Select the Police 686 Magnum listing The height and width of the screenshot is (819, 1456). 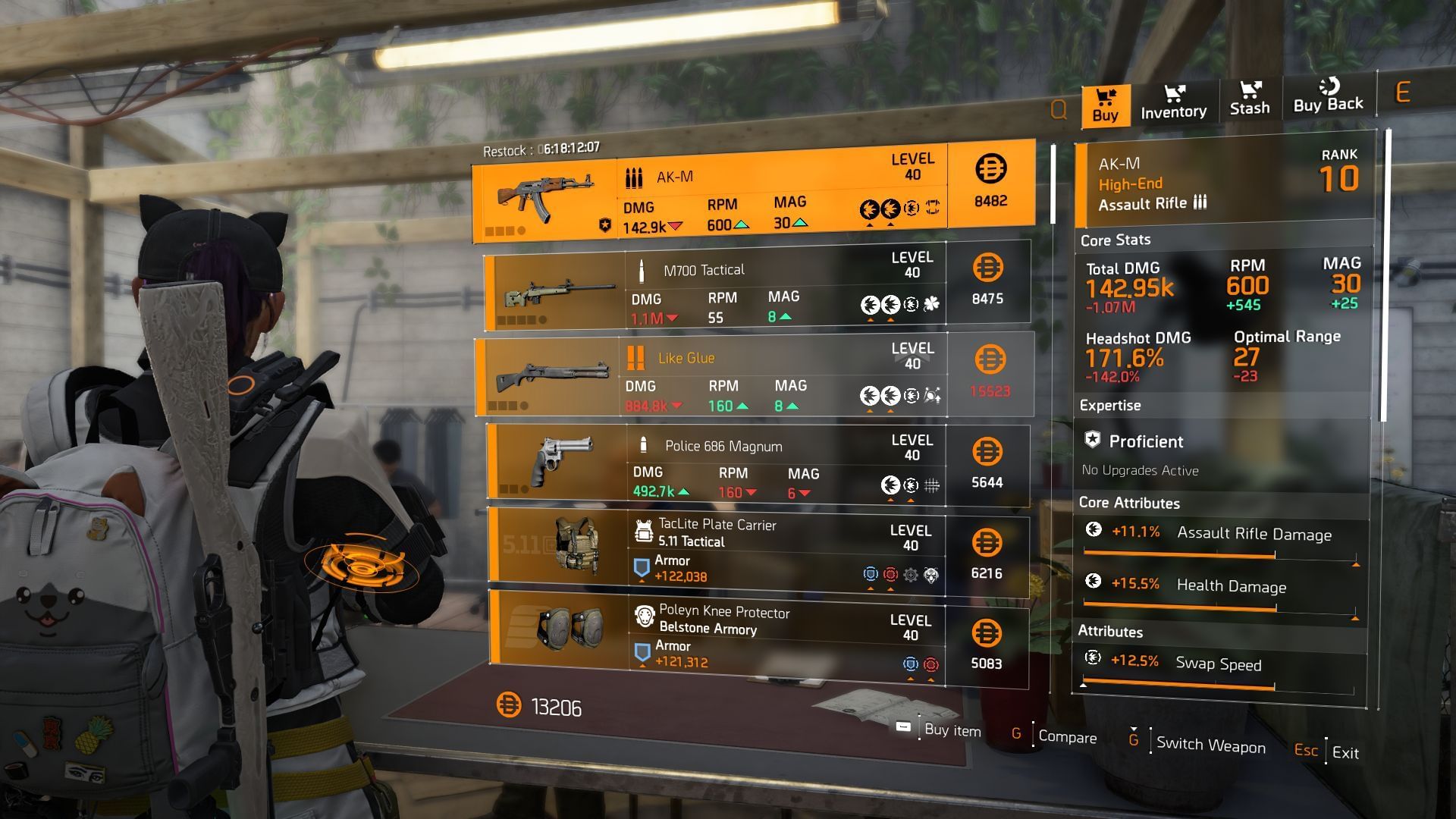[x=756, y=466]
